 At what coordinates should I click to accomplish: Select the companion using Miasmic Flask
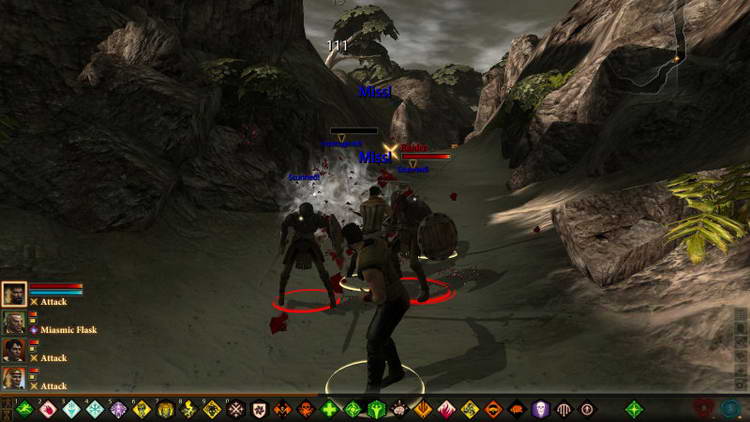point(14,322)
